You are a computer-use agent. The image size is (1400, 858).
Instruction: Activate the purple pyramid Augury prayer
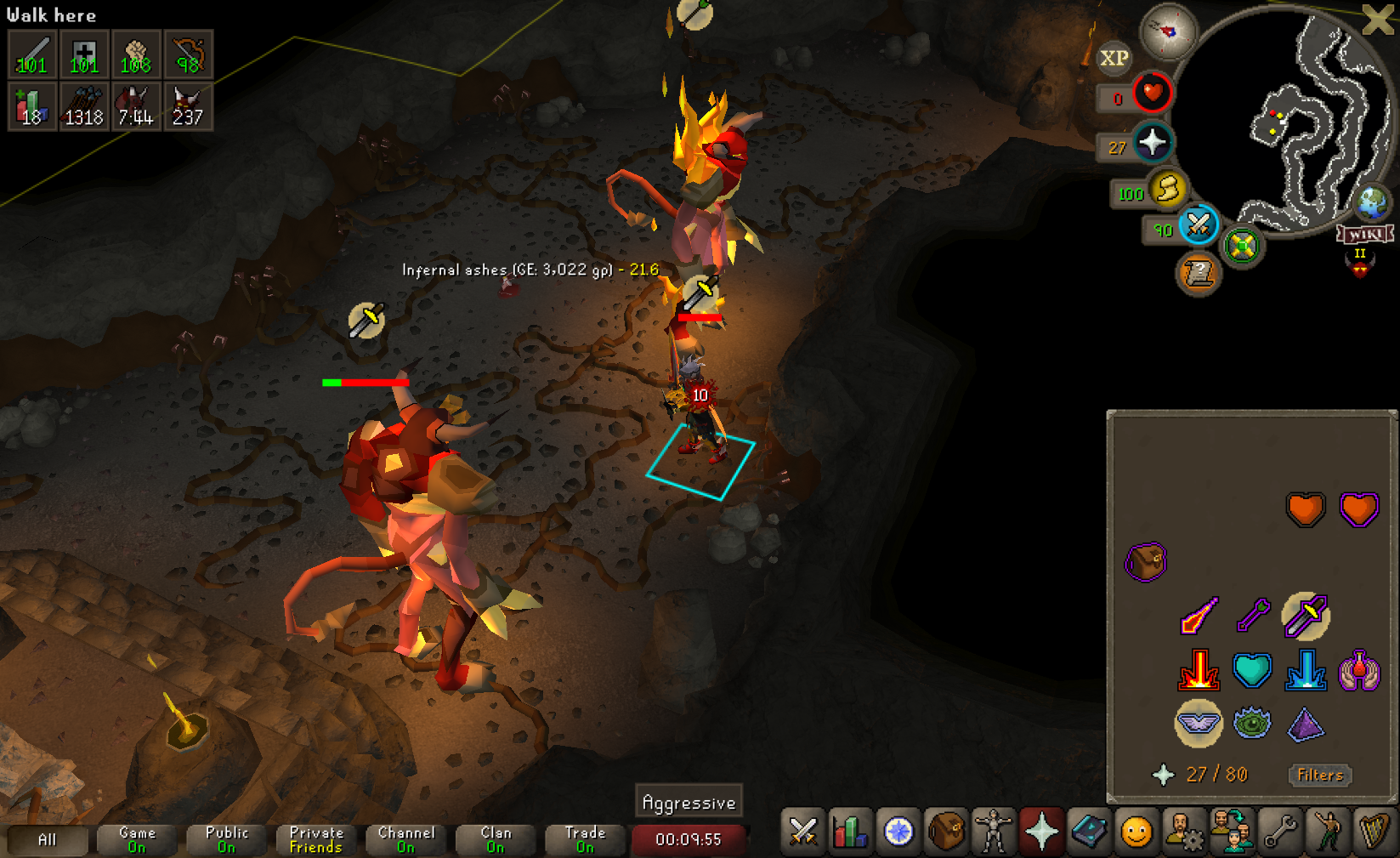click(x=1306, y=724)
